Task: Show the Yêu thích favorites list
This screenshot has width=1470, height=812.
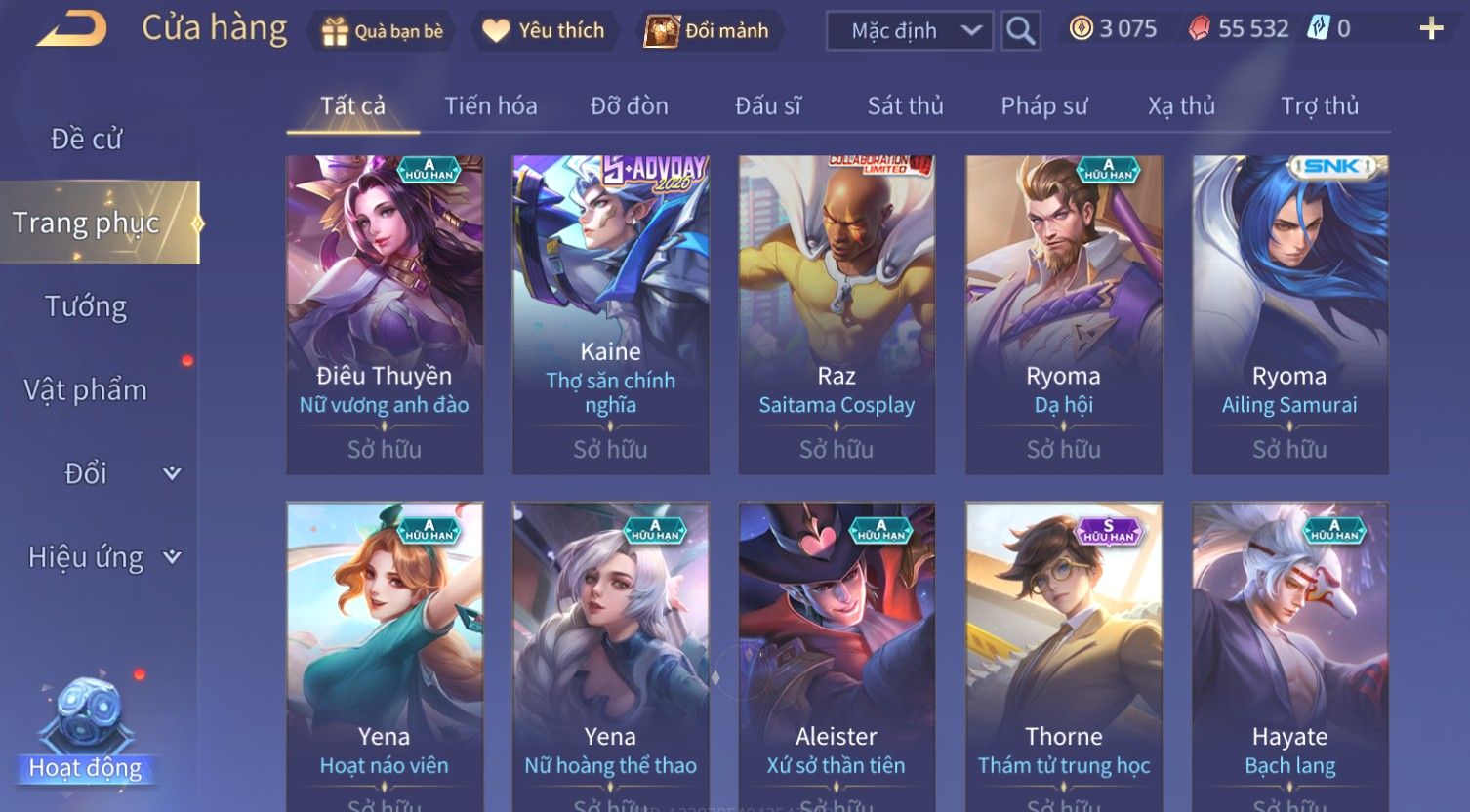Action: click(x=544, y=31)
